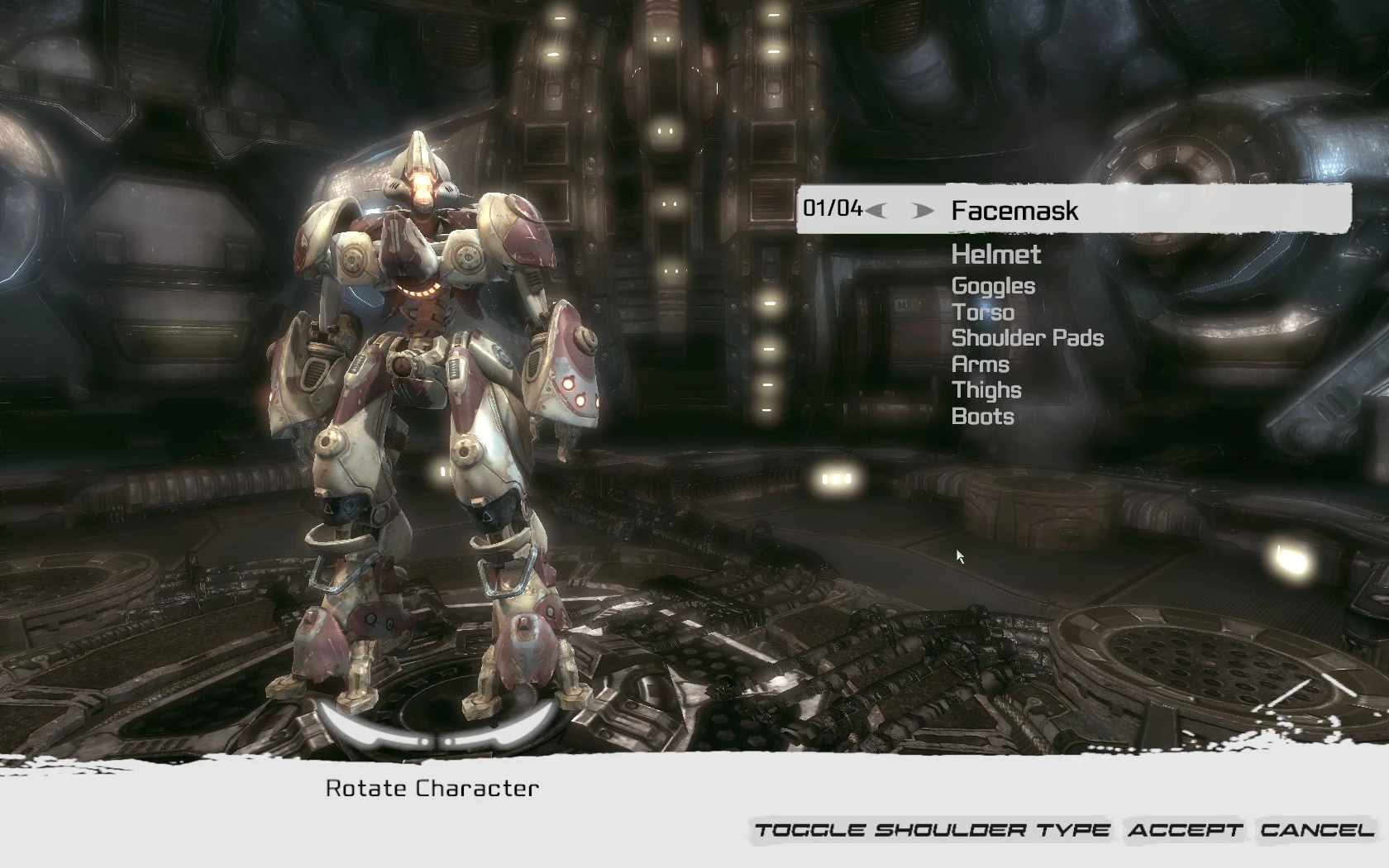Click the right arrow to view next Facemask

[920, 209]
